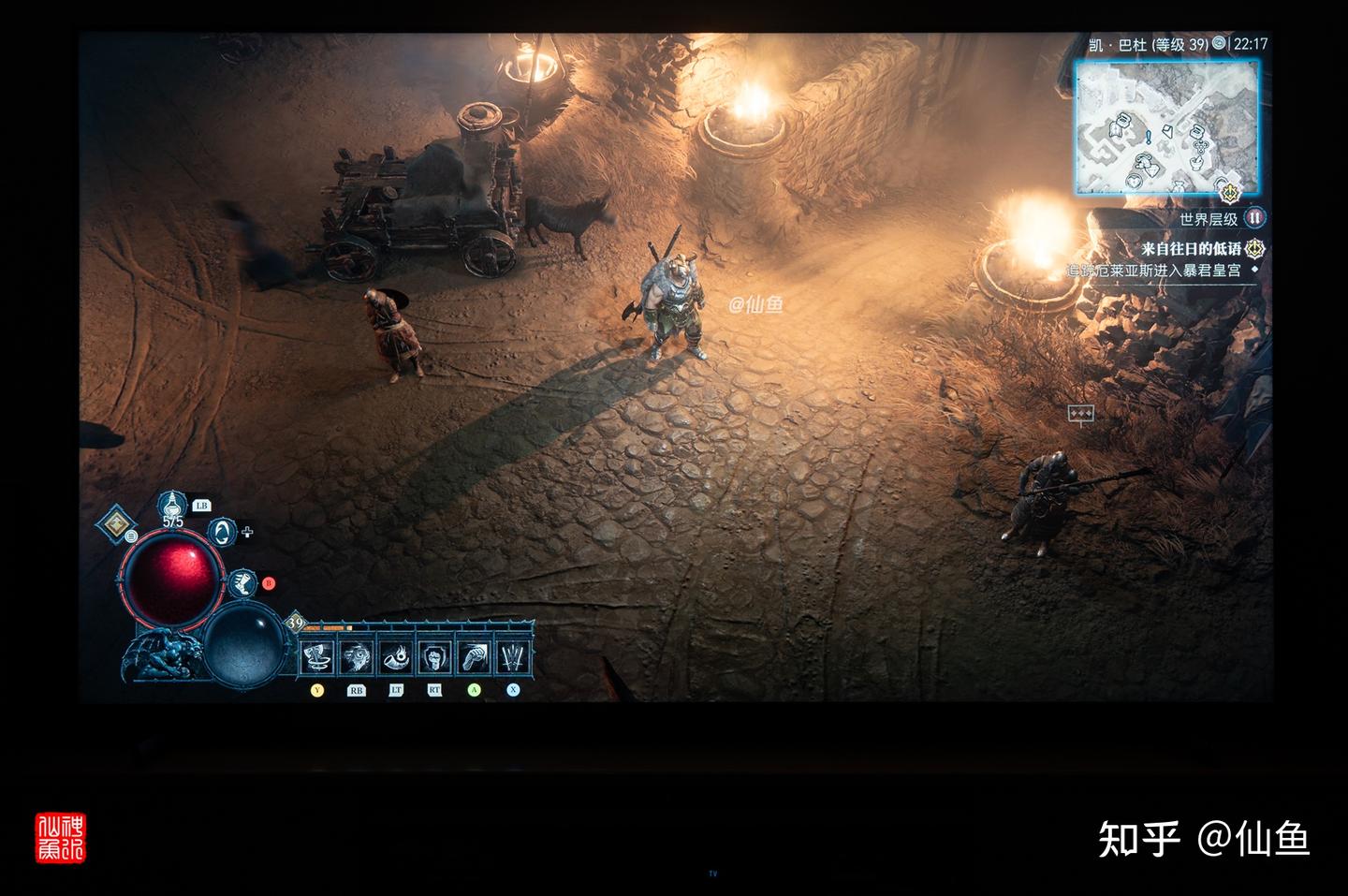
Task: Click the exclamation quest marker on minimap
Action: pos(1149,137)
